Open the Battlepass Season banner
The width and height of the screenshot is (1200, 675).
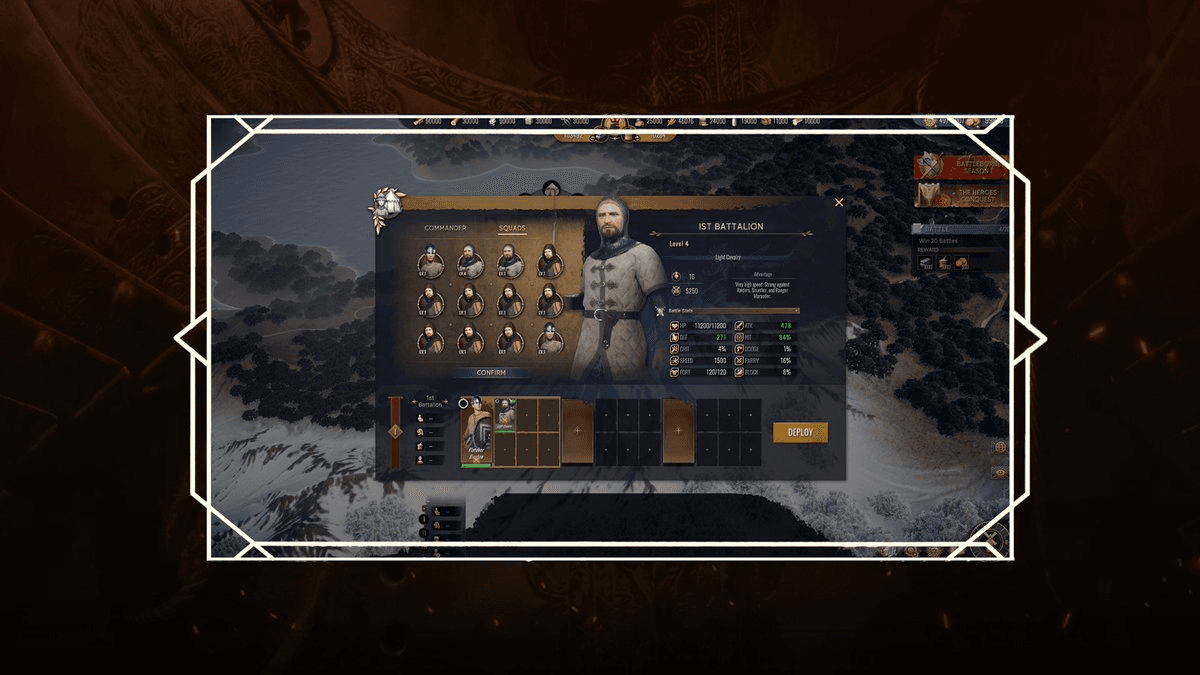[963, 165]
